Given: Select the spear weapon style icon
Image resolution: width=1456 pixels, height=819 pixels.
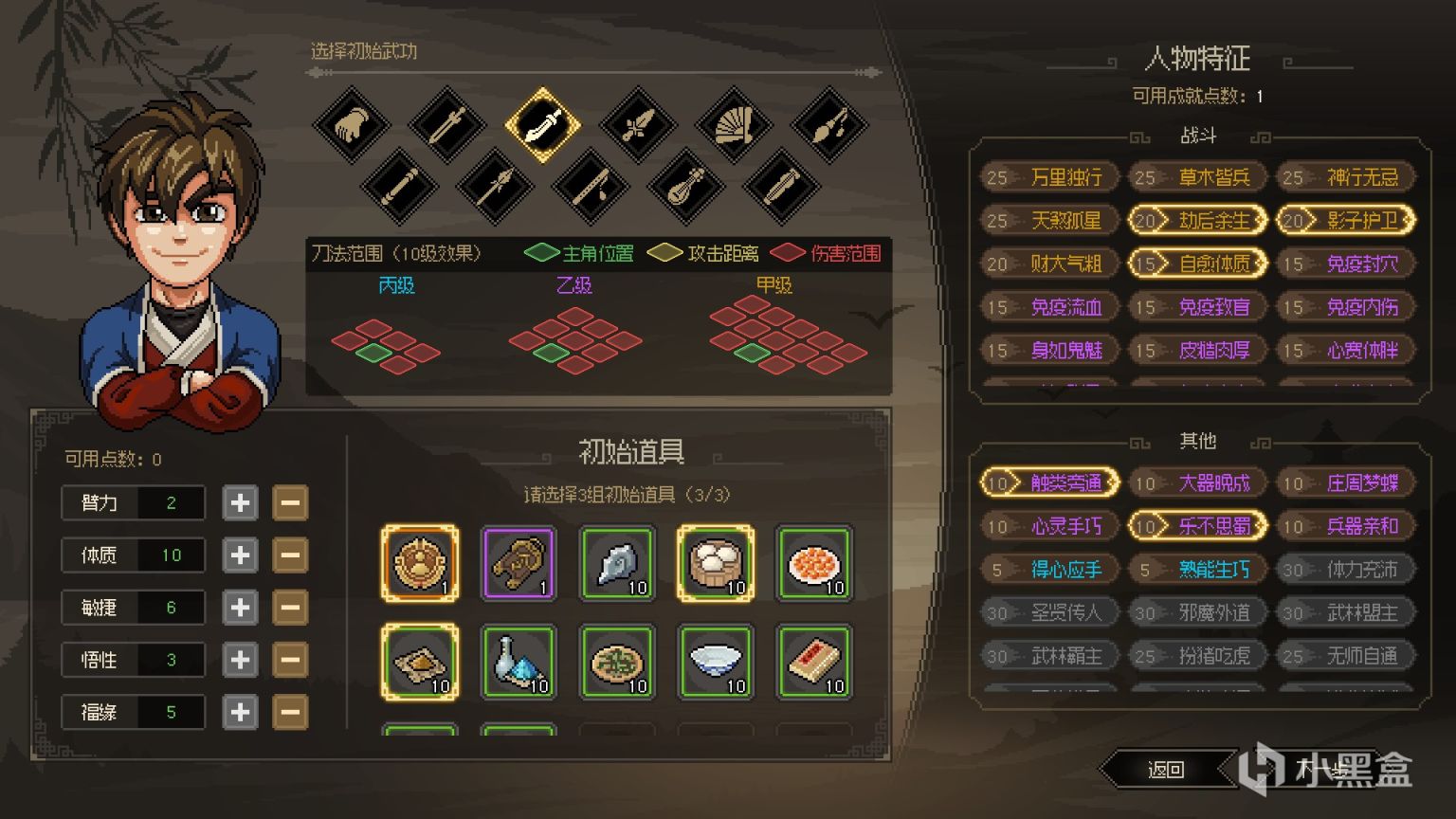Looking at the screenshot, I should coord(495,186).
